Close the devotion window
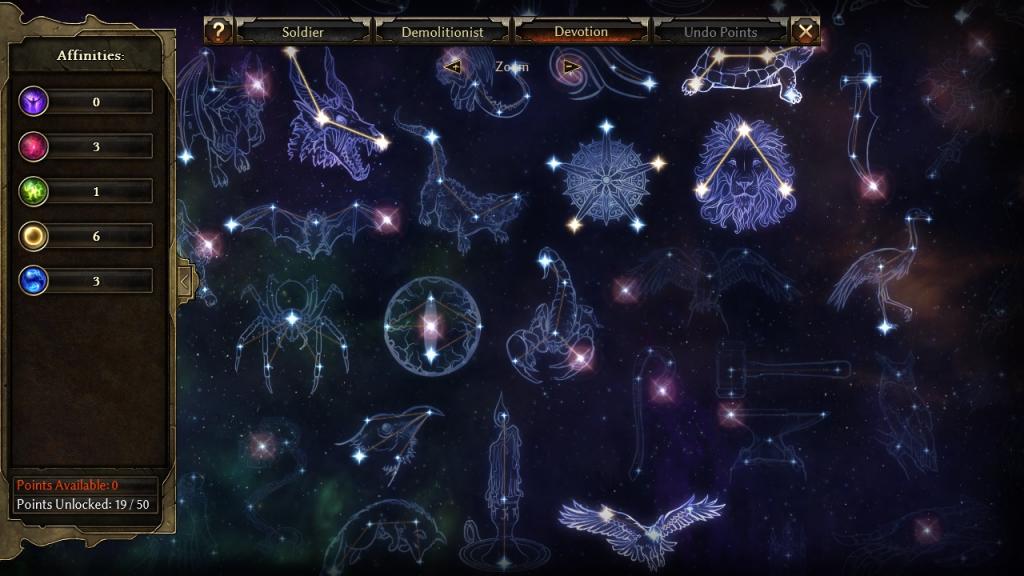 (805, 31)
